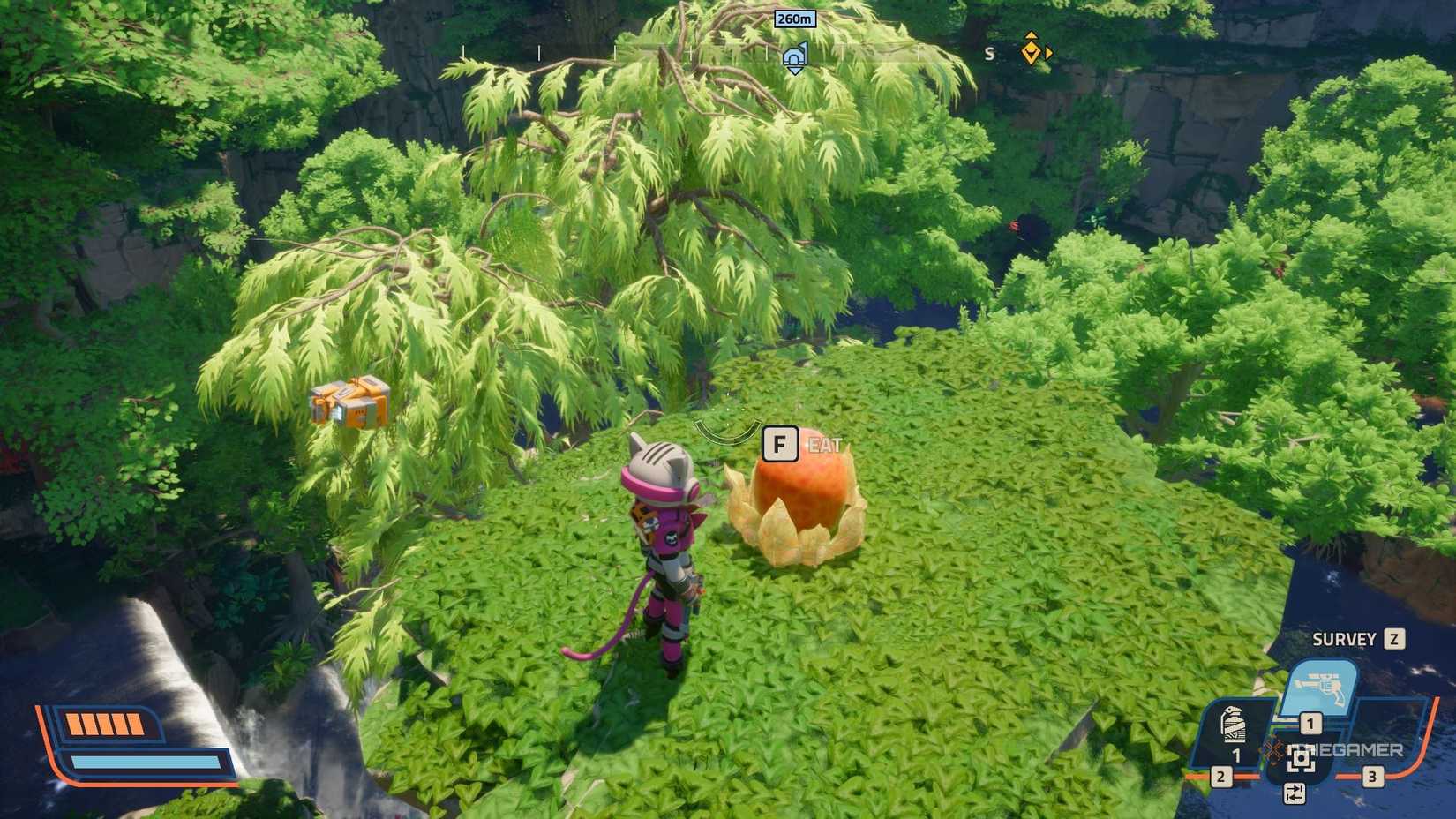Click the yellow objective diamond near the compass
The image size is (1456, 819).
(x=1031, y=54)
